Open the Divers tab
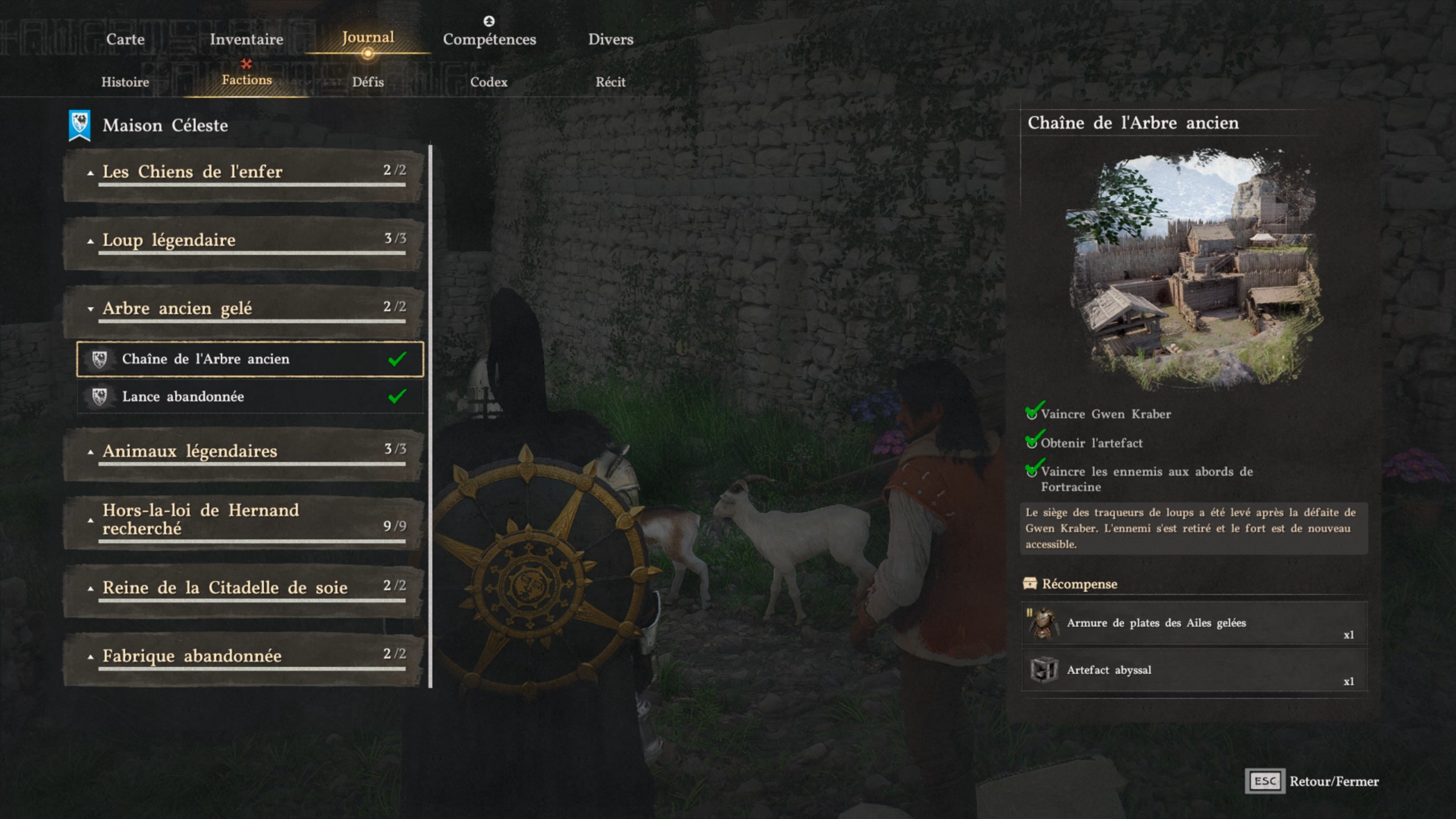Screen dimensions: 1456x819 (610, 39)
